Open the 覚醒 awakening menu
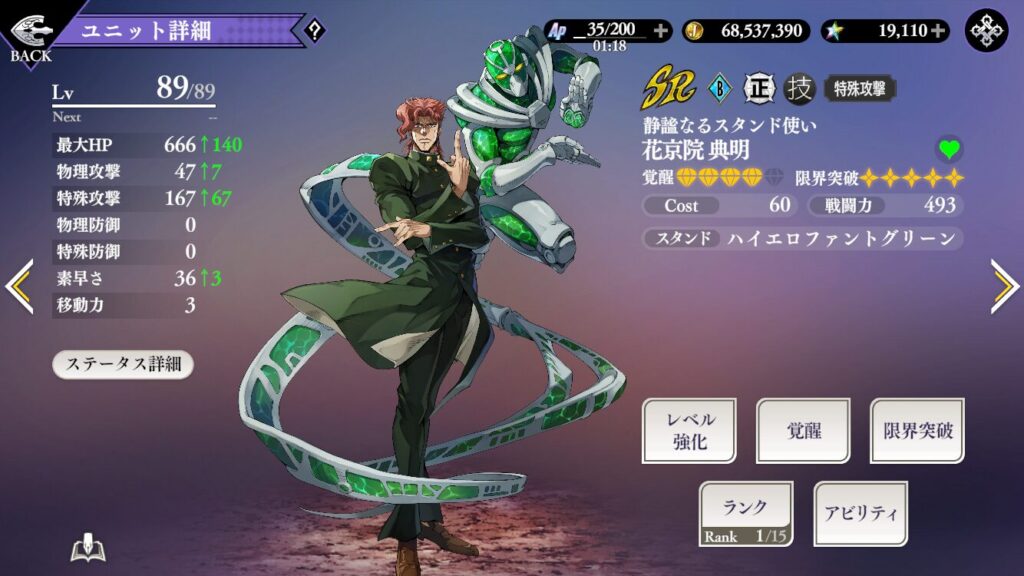Screen dimensions: 1024x576 (x=803, y=430)
